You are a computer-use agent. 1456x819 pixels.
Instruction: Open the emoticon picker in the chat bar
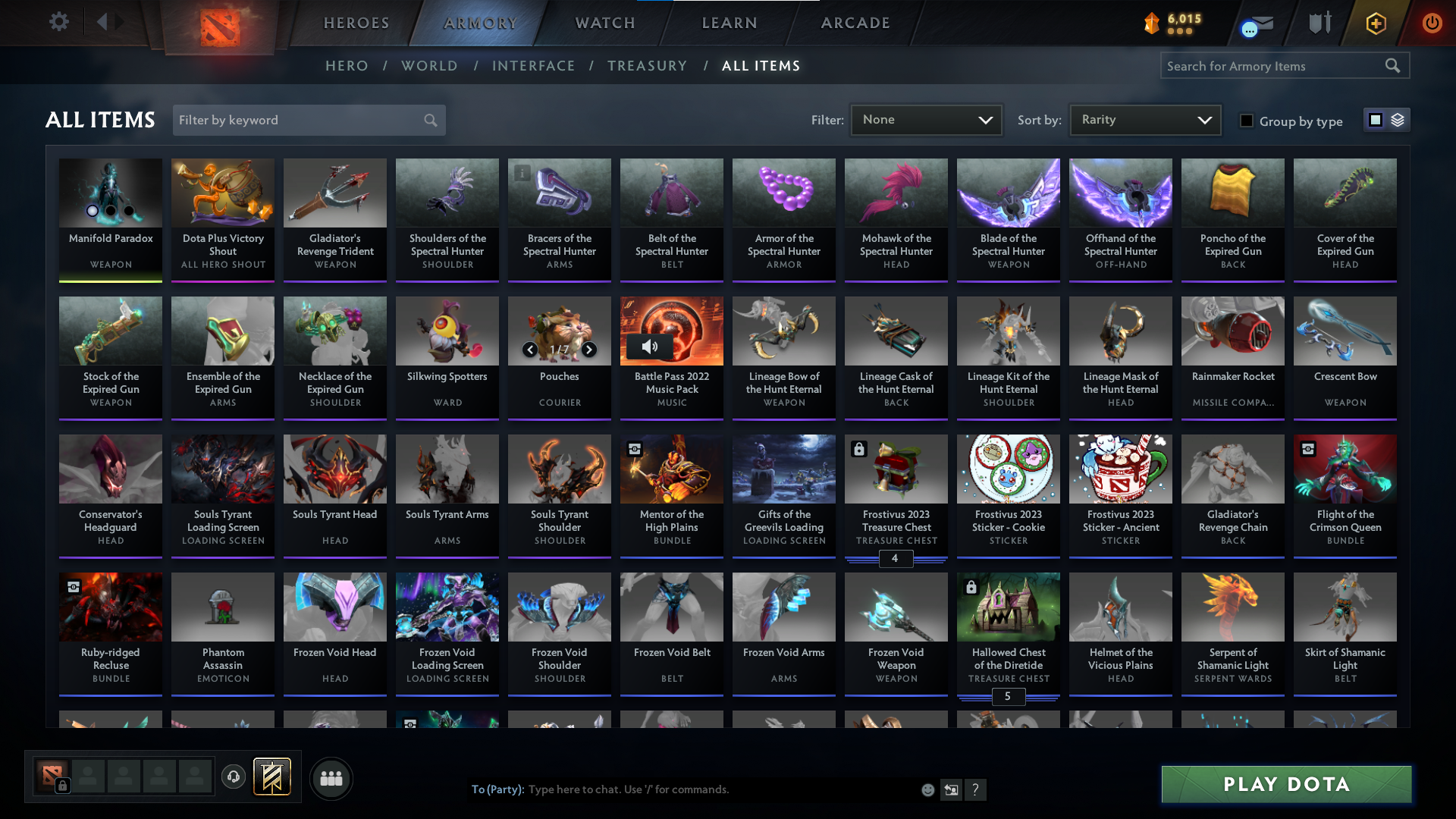coord(927,789)
